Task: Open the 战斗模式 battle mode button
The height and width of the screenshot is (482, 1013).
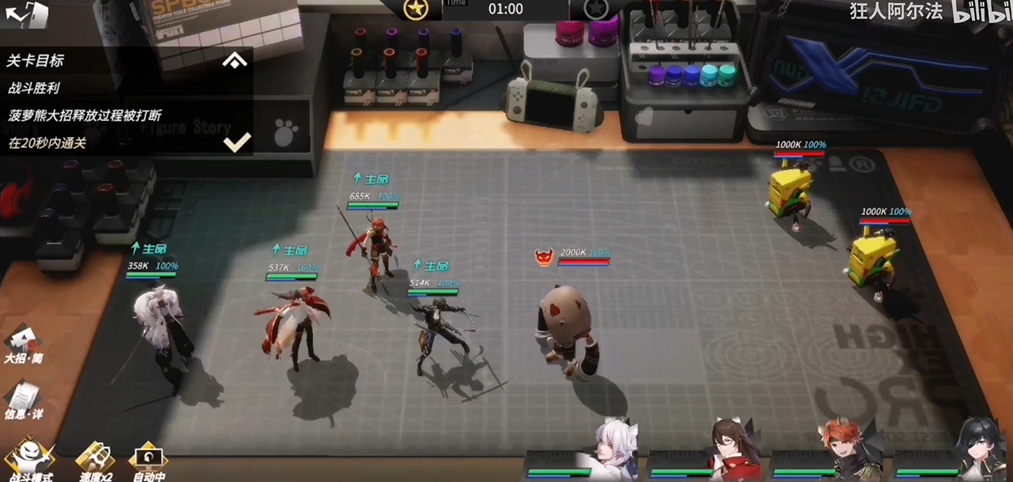Action: click(28, 460)
